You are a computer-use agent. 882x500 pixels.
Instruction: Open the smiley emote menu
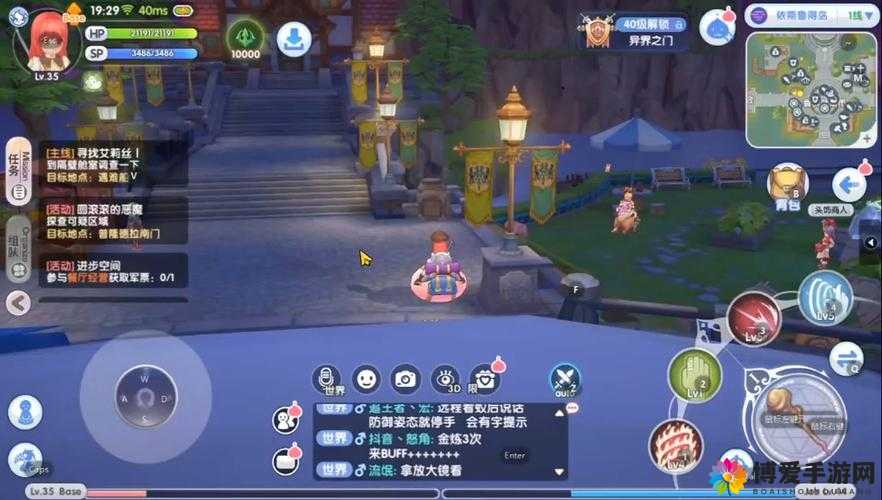tap(367, 379)
